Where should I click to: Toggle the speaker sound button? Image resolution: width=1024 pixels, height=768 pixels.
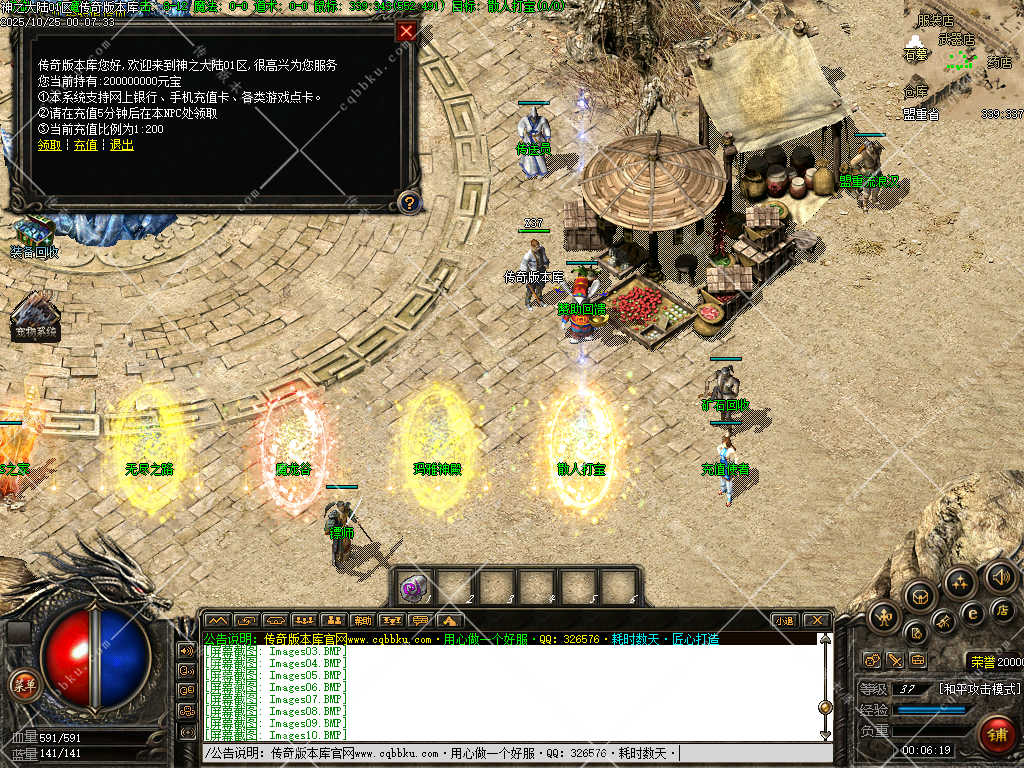coord(1000,576)
